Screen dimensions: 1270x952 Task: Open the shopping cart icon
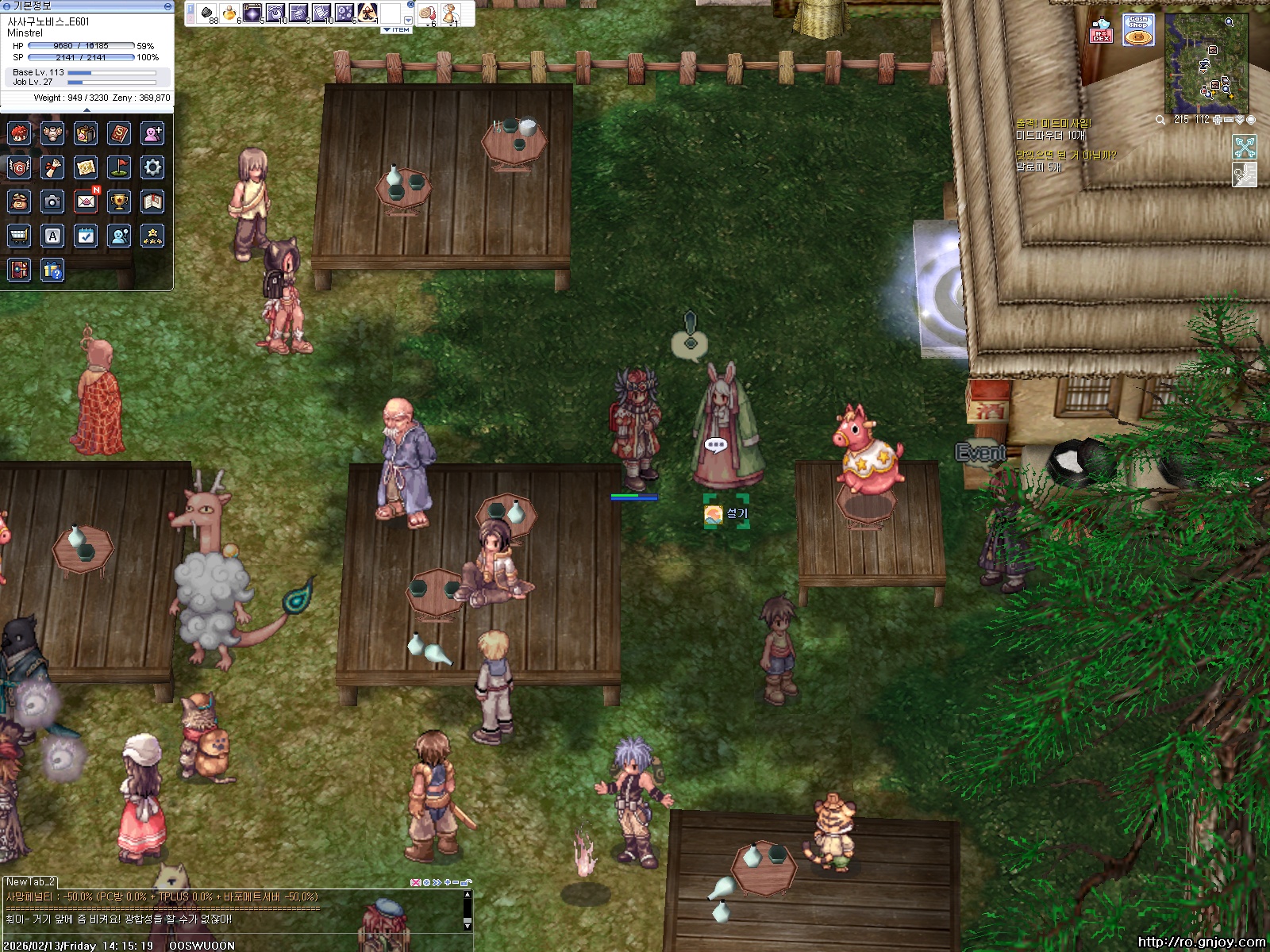pyautogui.click(x=19, y=236)
